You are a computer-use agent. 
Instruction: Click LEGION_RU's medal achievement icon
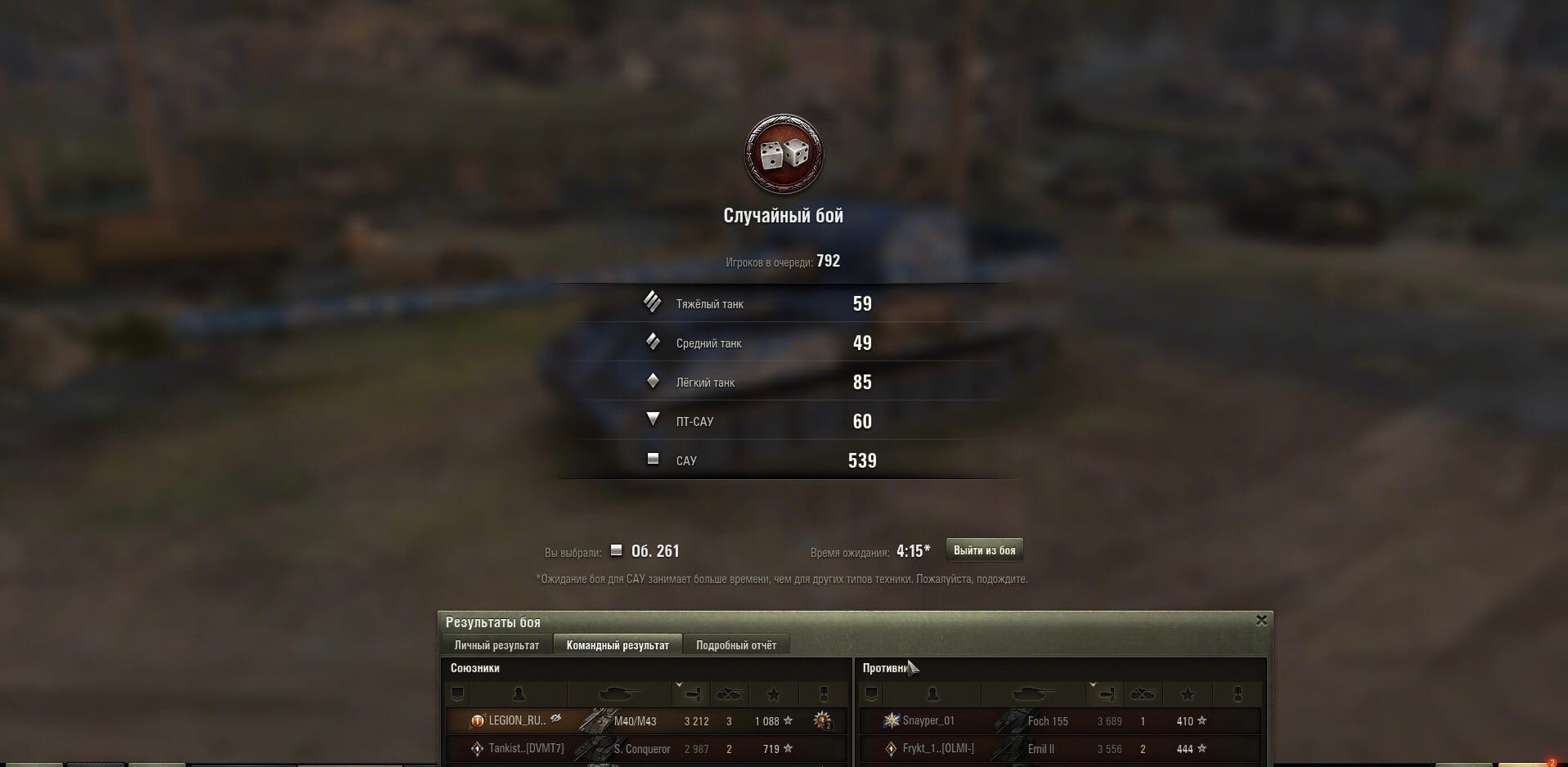tap(822, 720)
